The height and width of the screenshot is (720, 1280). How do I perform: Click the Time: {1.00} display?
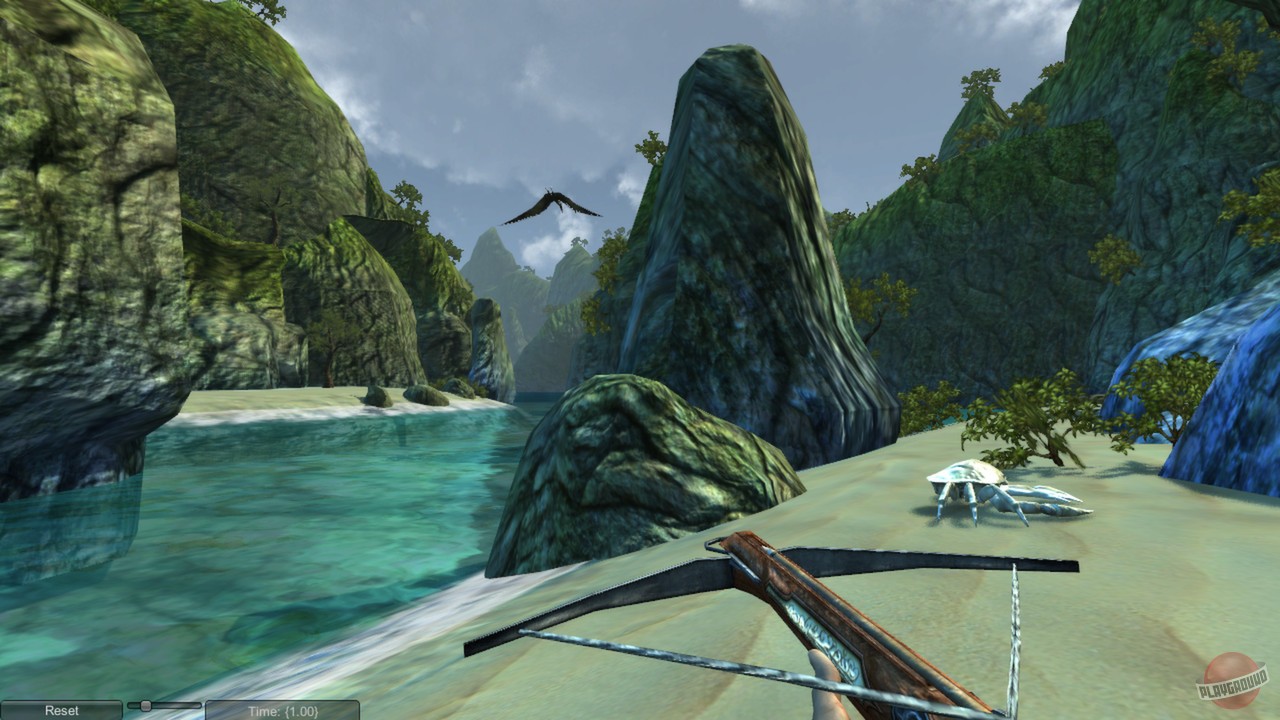(x=283, y=709)
